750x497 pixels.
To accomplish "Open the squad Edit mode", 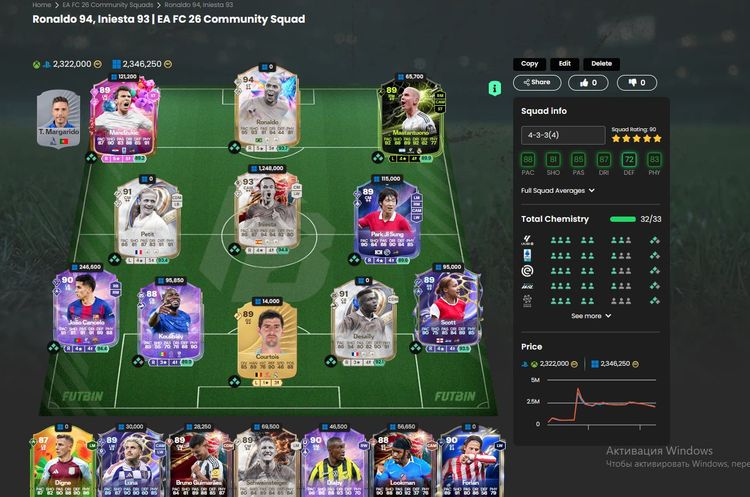I will [565, 64].
